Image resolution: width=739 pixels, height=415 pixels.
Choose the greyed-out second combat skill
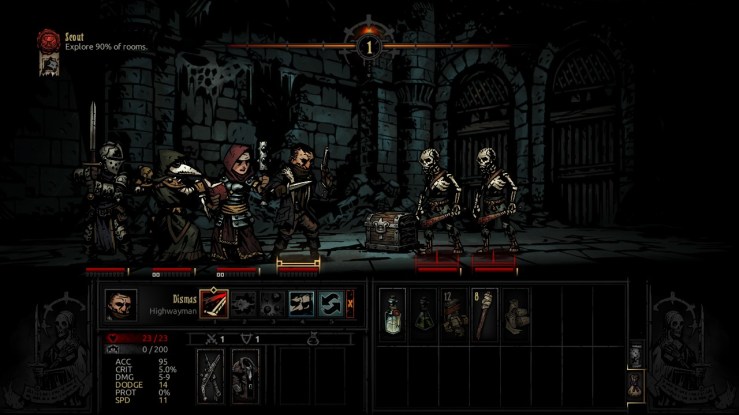(x=243, y=303)
